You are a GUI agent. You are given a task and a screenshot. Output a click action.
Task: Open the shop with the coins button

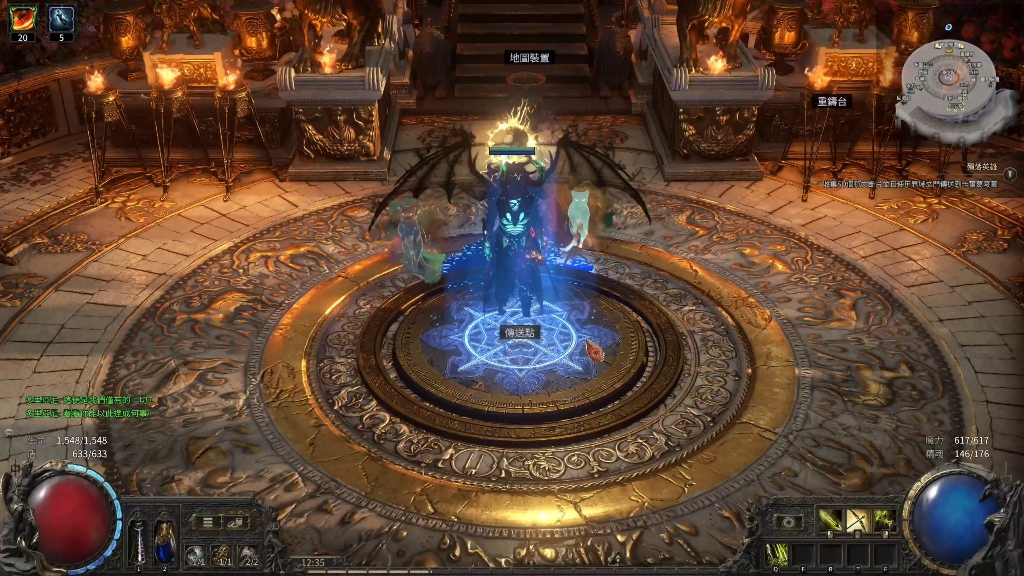236,521
